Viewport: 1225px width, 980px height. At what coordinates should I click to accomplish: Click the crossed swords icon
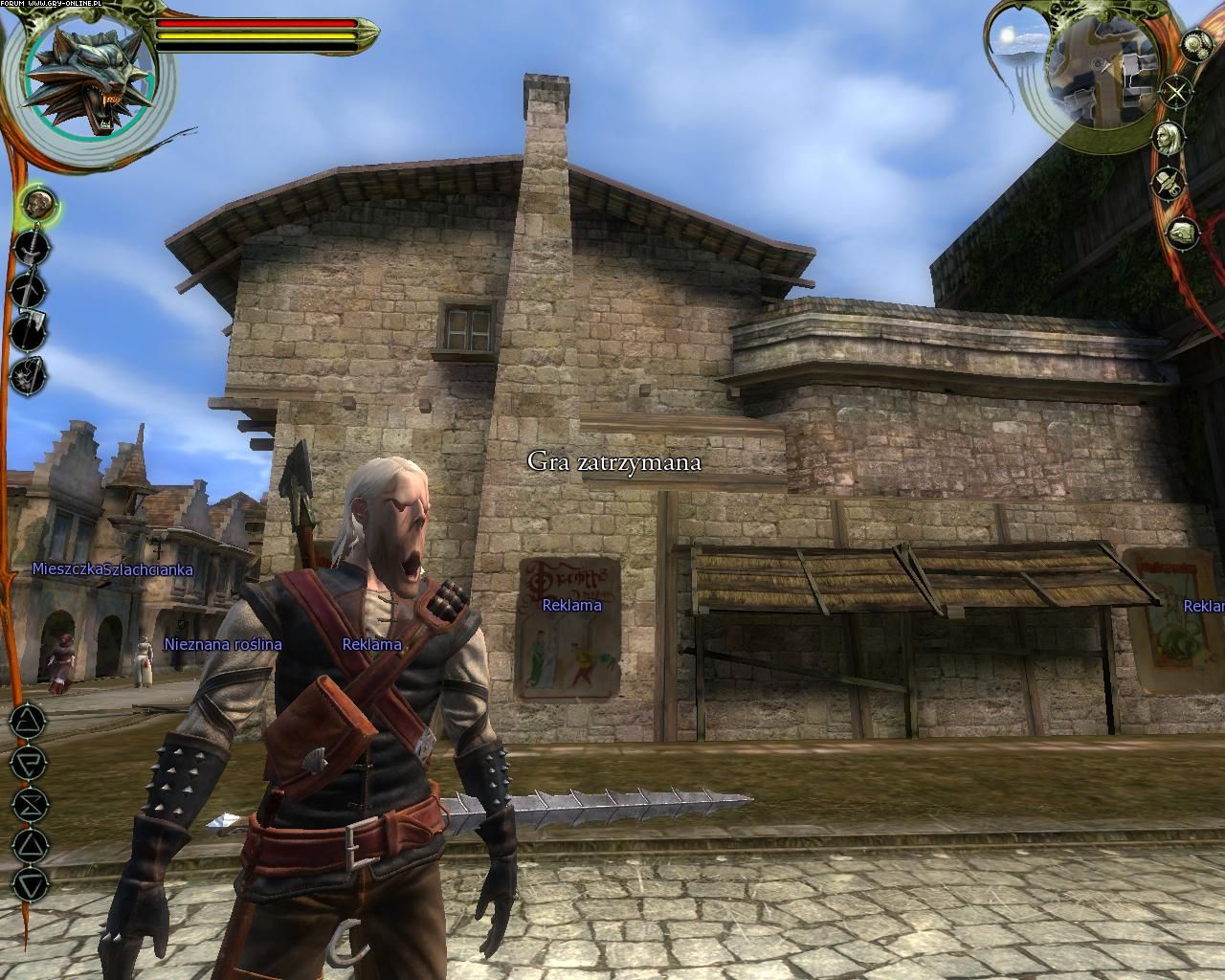[x=1174, y=93]
